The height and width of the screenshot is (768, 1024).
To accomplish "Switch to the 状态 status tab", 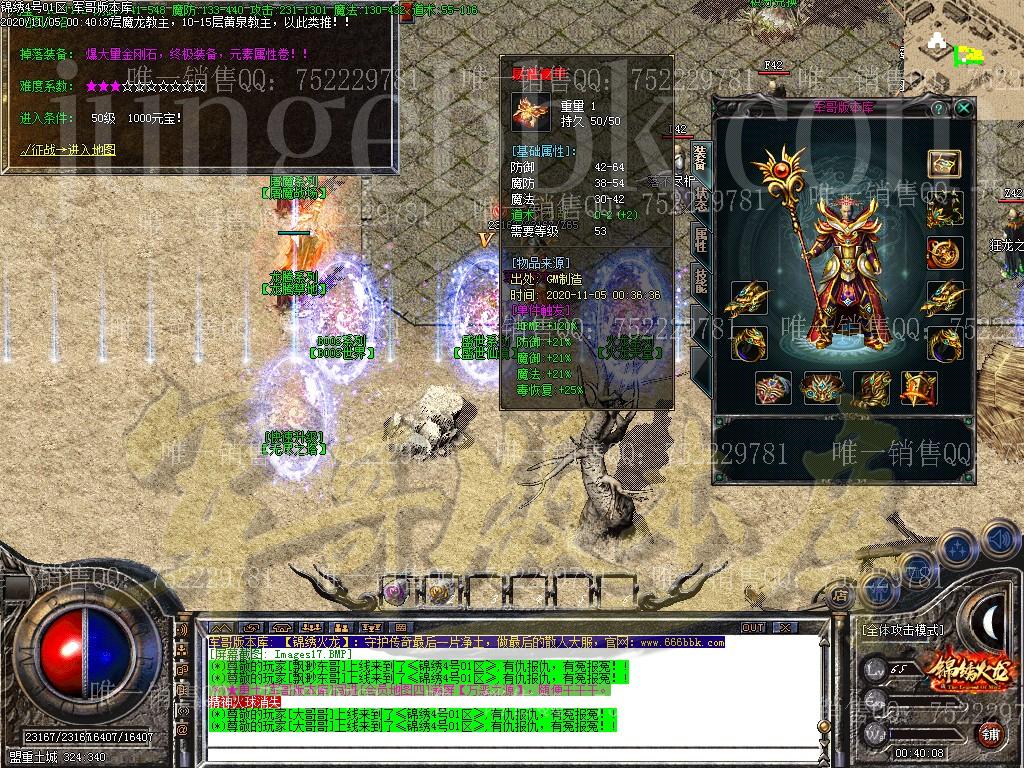I will click(701, 198).
